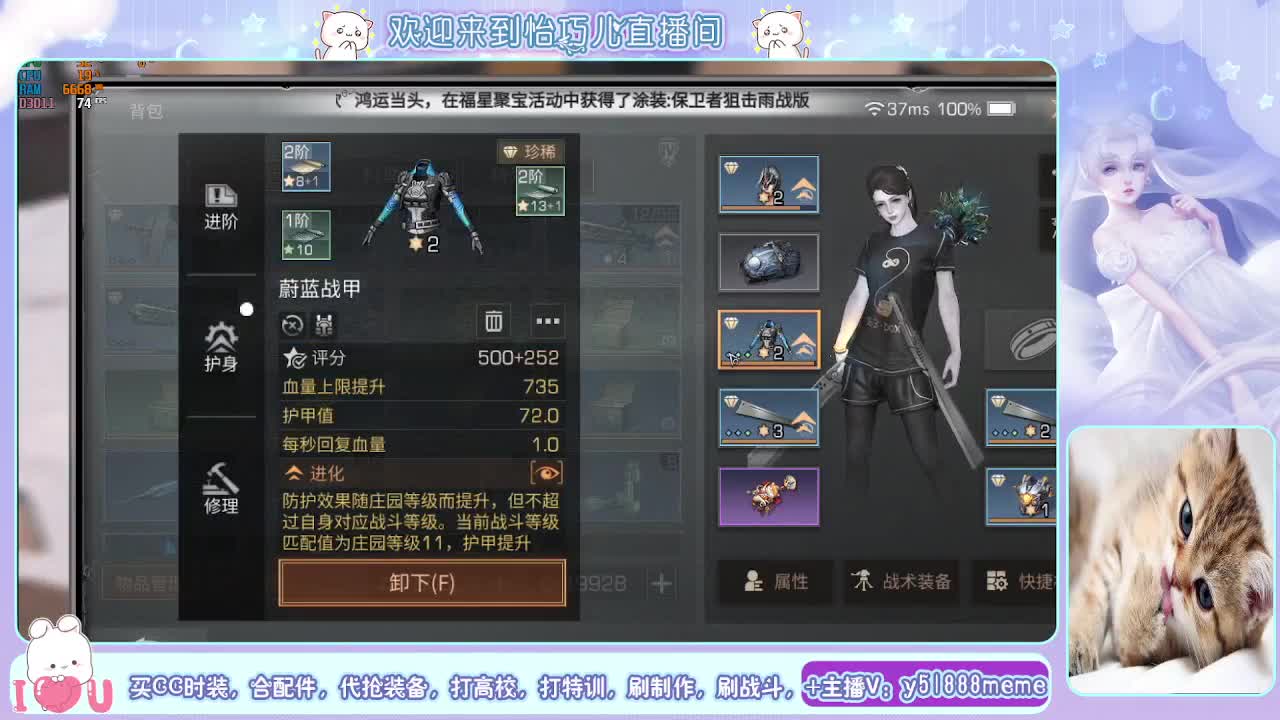
Task: Toggle the evolution preview eye icon
Action: (548, 473)
